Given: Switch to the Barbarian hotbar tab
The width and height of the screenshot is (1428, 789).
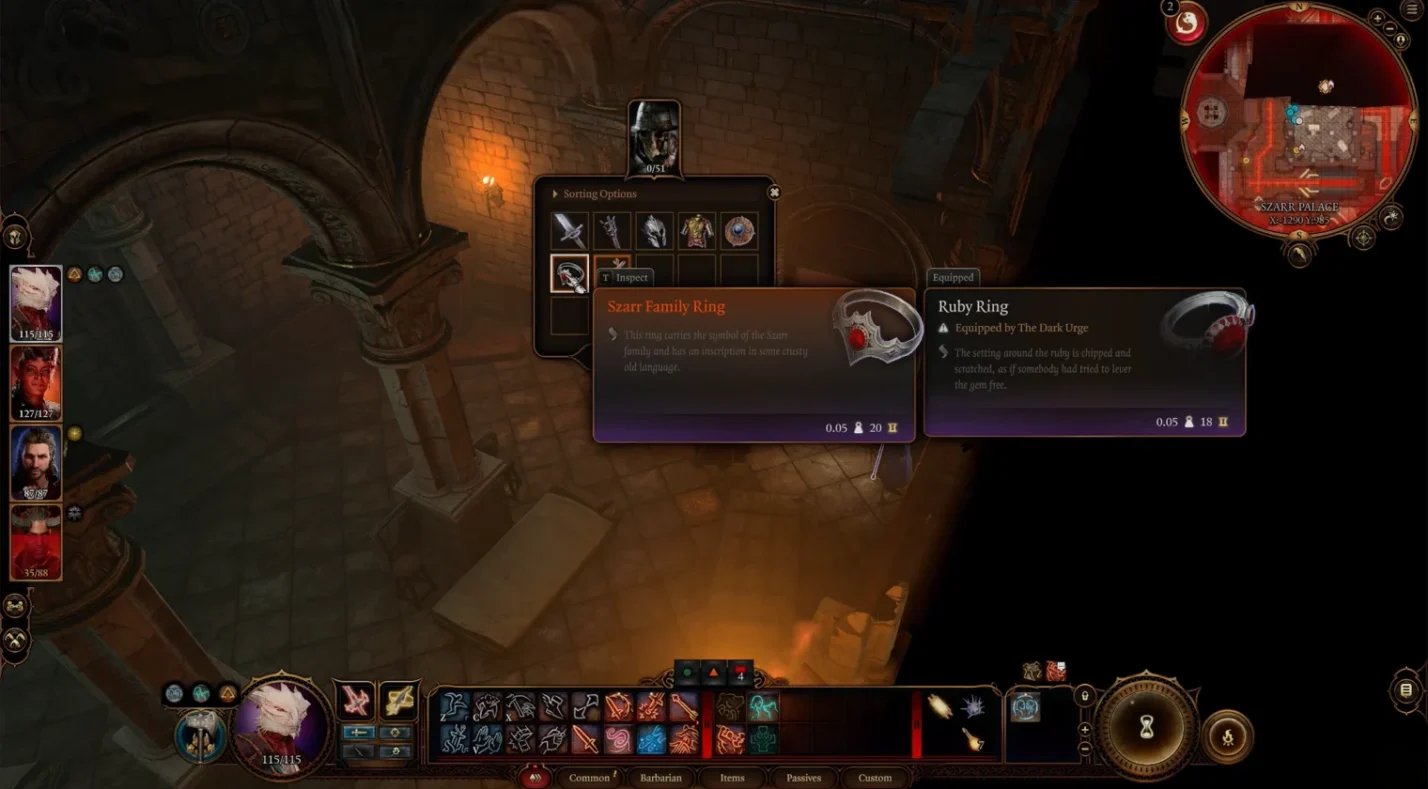Looking at the screenshot, I should [x=660, y=778].
